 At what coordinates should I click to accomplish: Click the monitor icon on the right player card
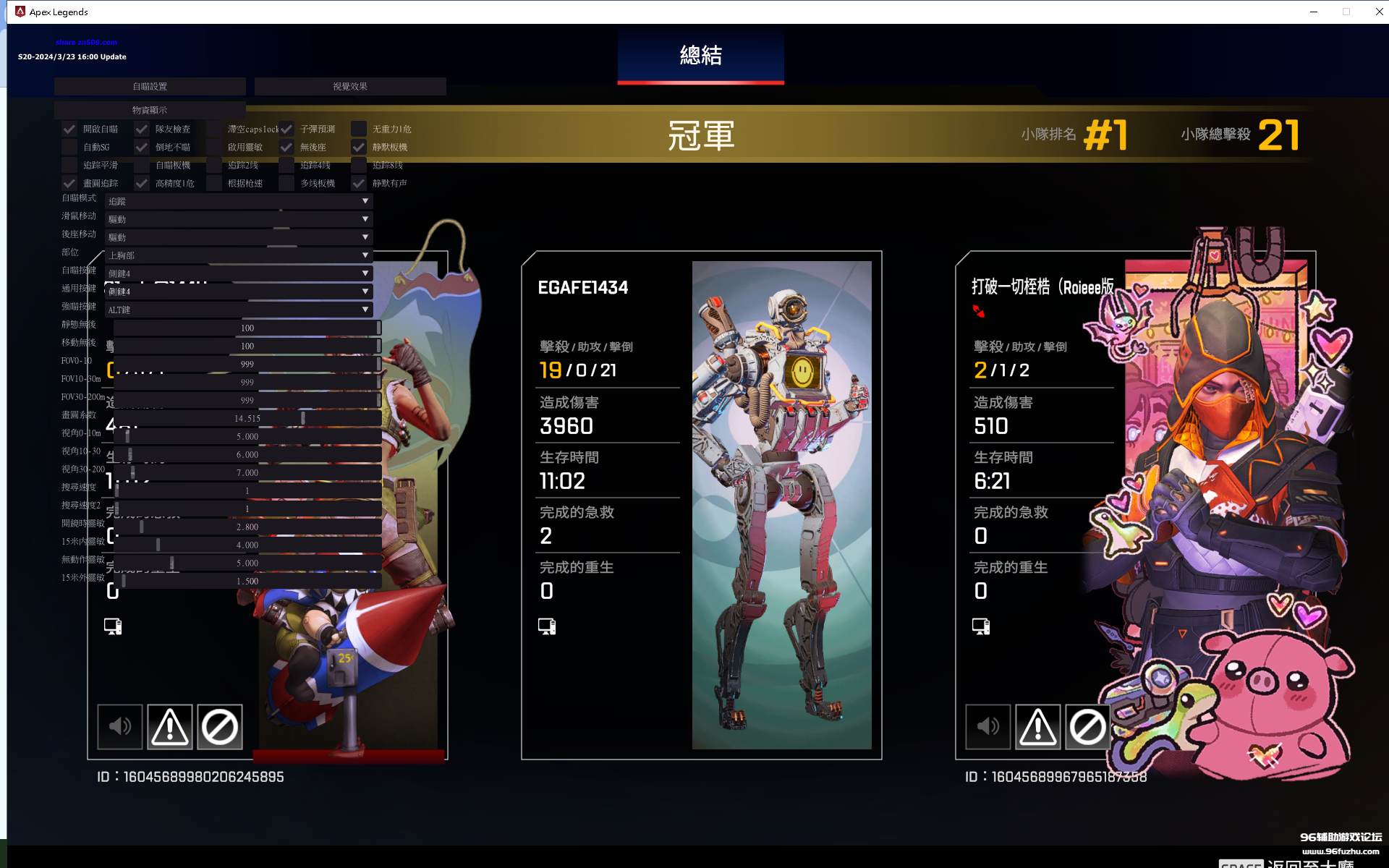click(x=981, y=626)
